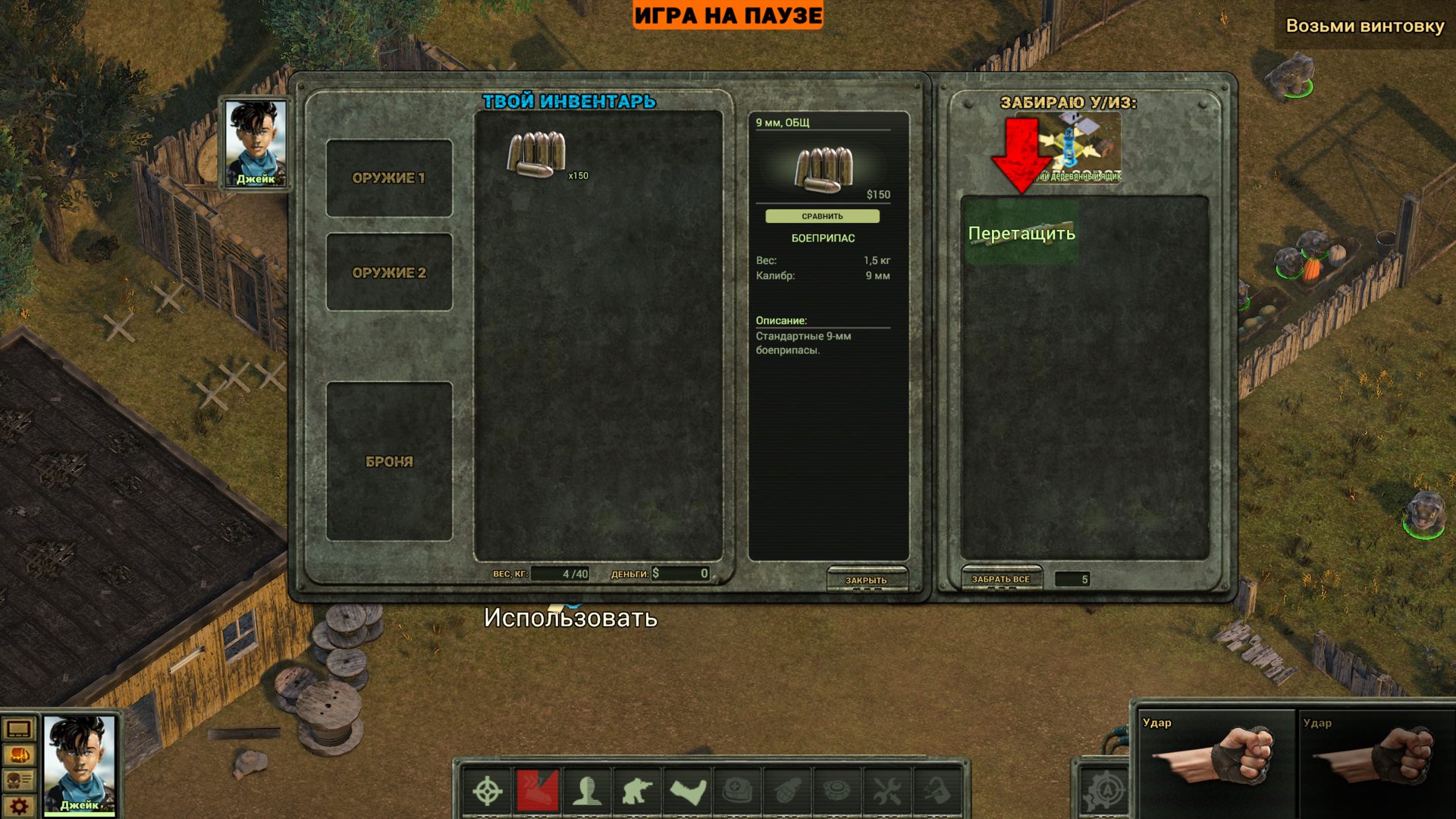Click the Оружие 2 weapon slot
The width and height of the screenshot is (1456, 819).
pyautogui.click(x=389, y=272)
